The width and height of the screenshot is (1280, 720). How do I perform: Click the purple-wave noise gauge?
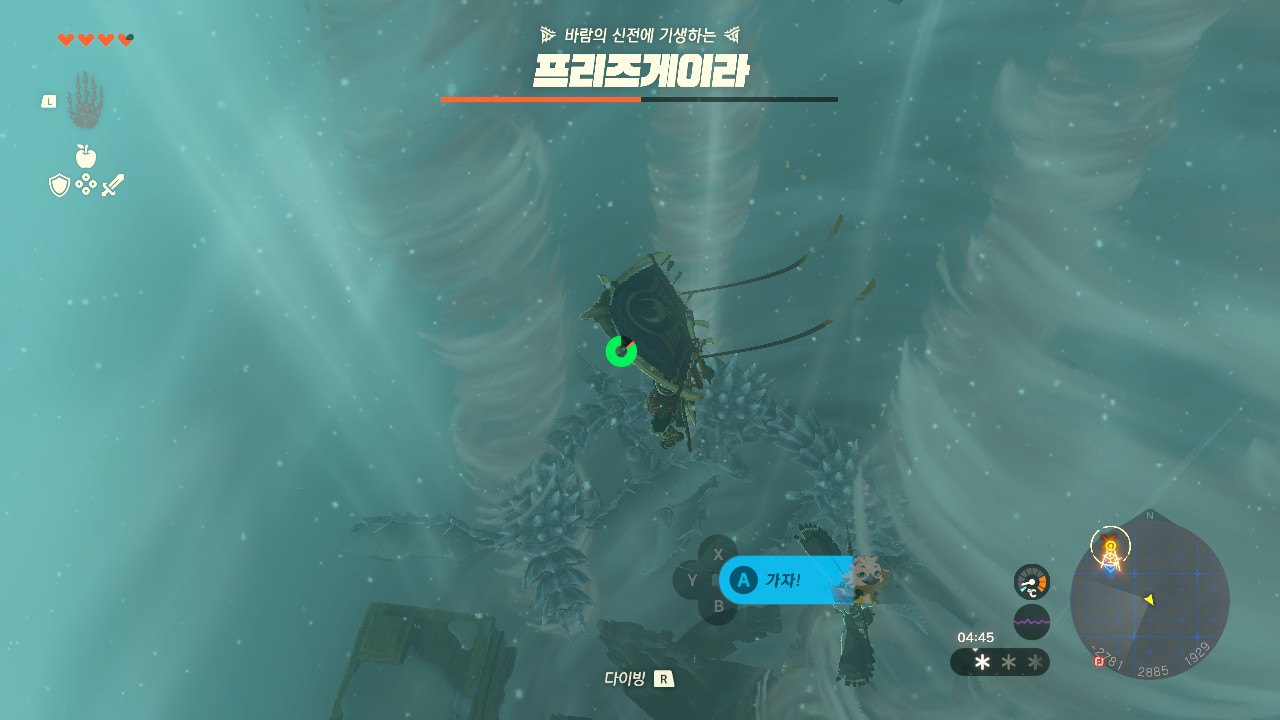tap(1031, 621)
